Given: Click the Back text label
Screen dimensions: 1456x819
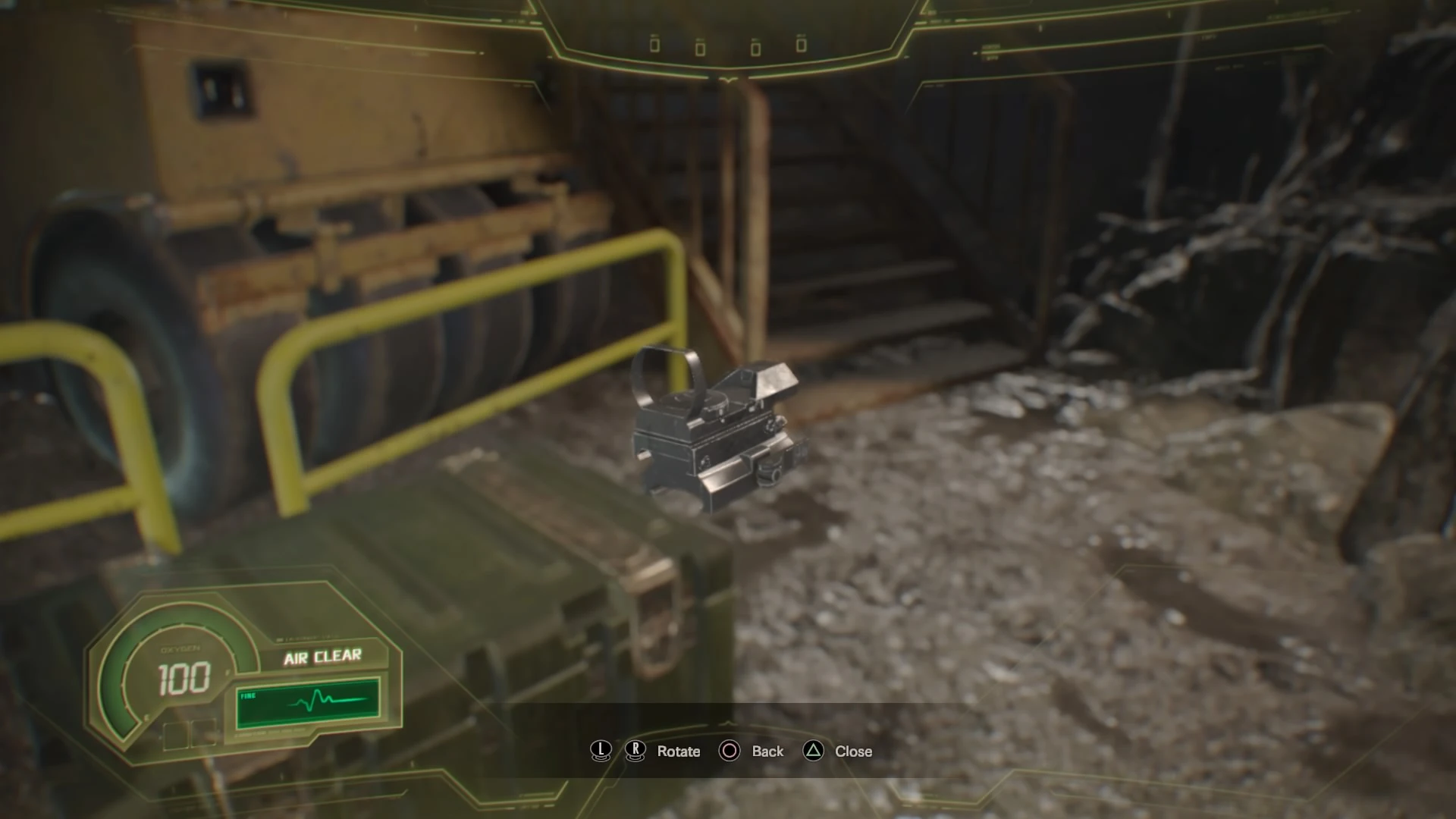Looking at the screenshot, I should [768, 752].
